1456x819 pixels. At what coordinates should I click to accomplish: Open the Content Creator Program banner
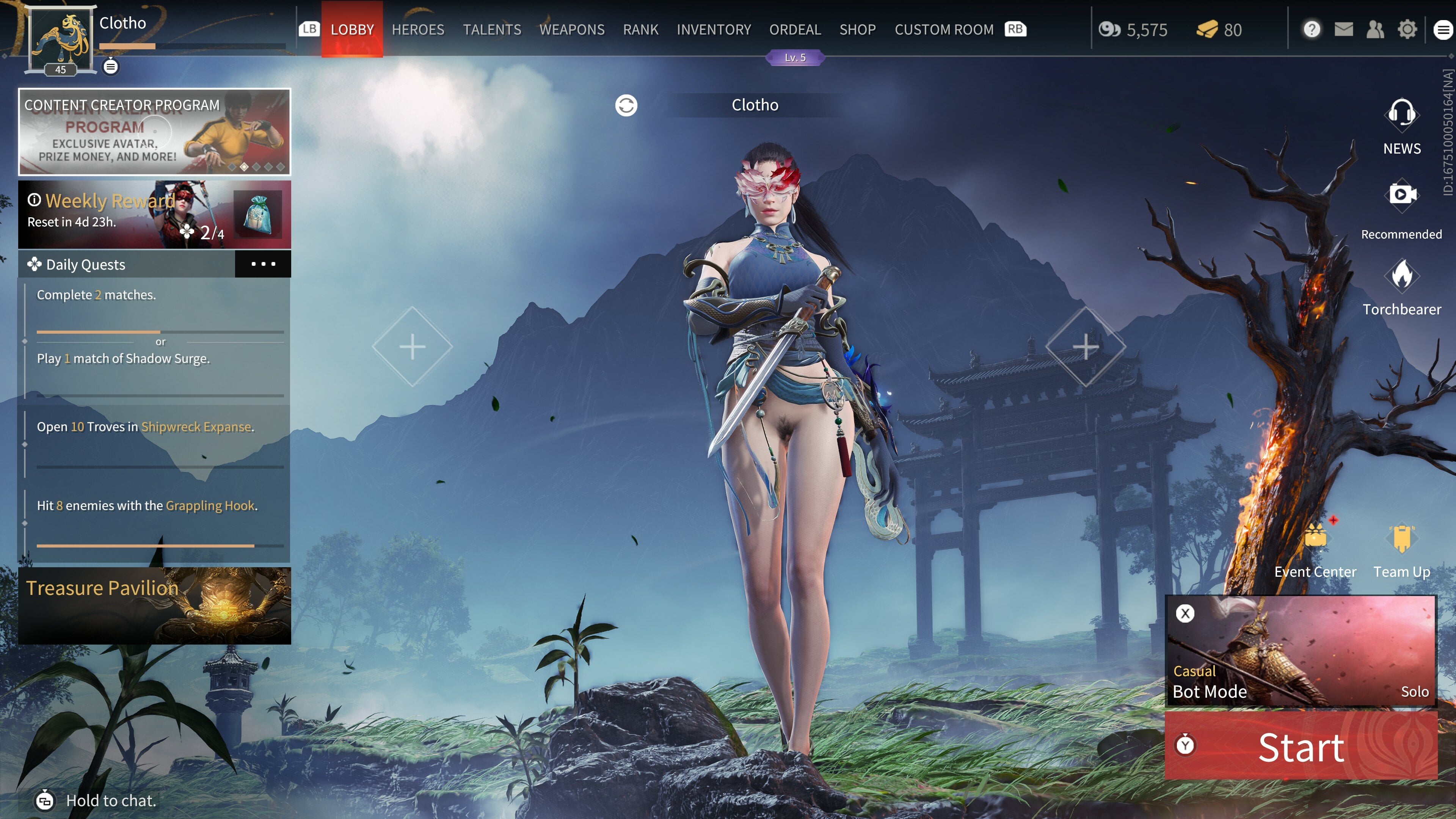tap(154, 132)
